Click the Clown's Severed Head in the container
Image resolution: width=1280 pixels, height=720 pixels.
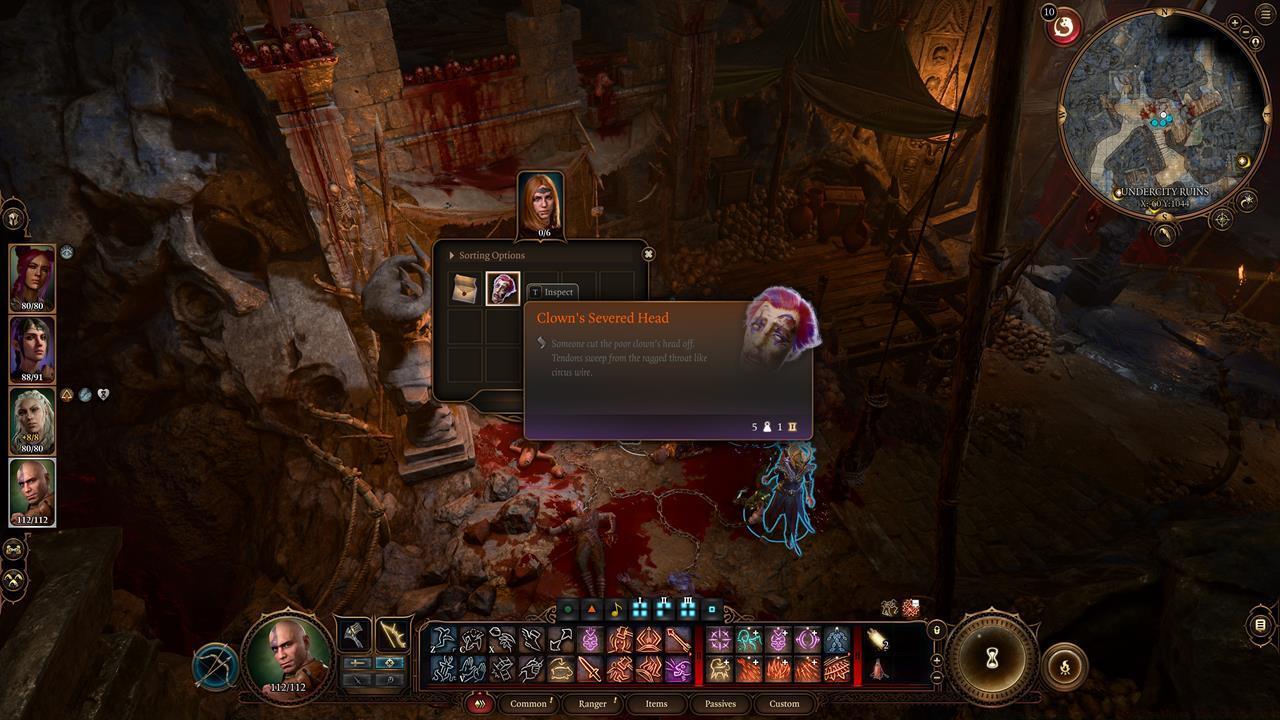pos(502,289)
